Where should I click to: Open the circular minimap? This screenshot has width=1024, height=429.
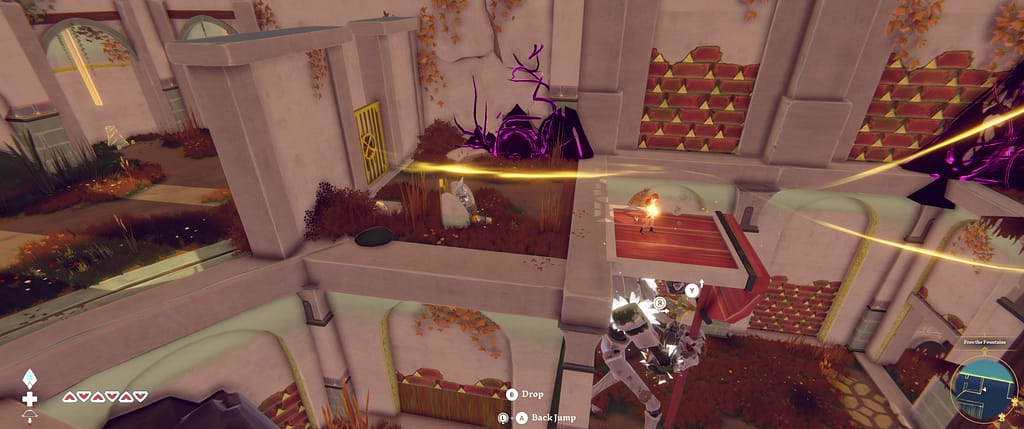[984, 390]
